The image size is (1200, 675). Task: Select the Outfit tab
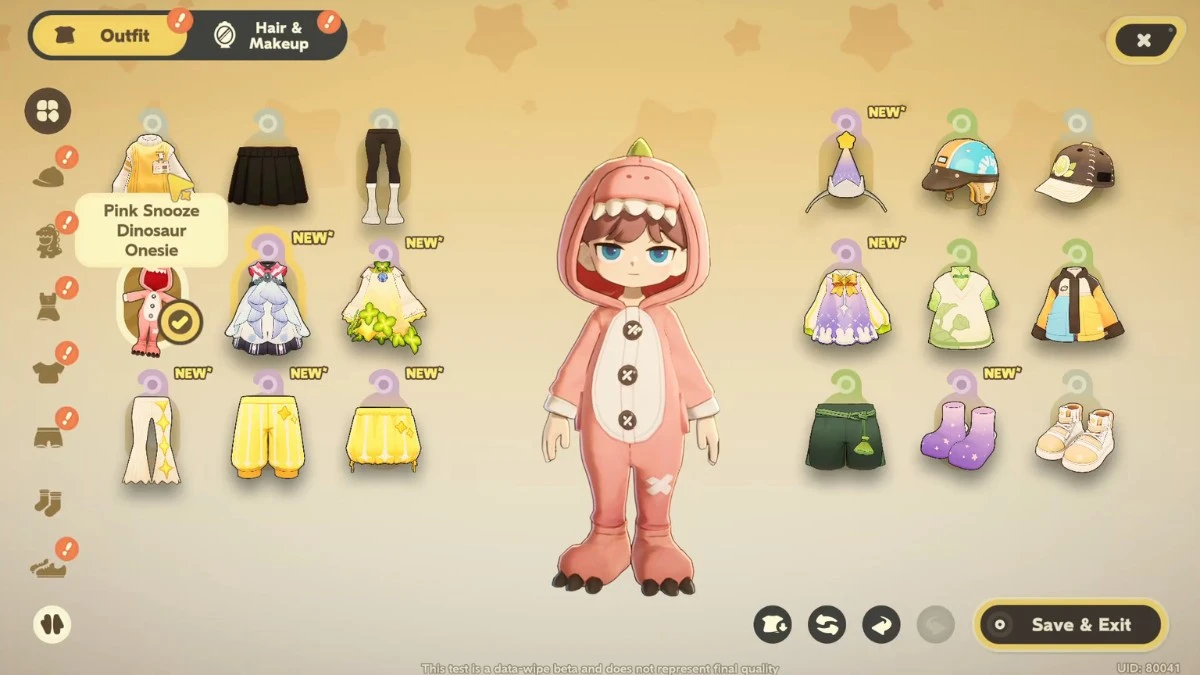point(110,36)
